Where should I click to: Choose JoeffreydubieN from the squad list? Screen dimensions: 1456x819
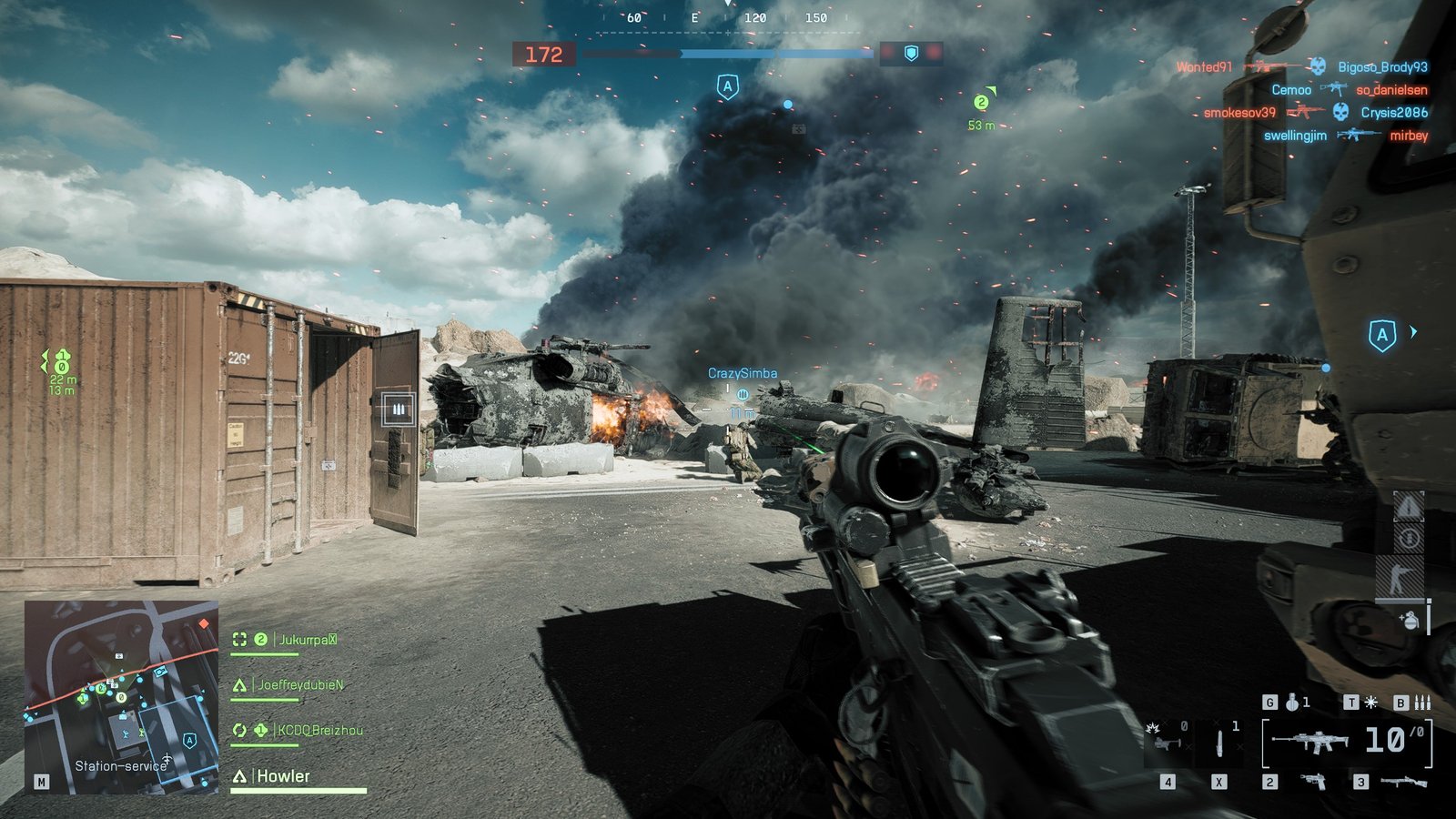click(x=300, y=684)
